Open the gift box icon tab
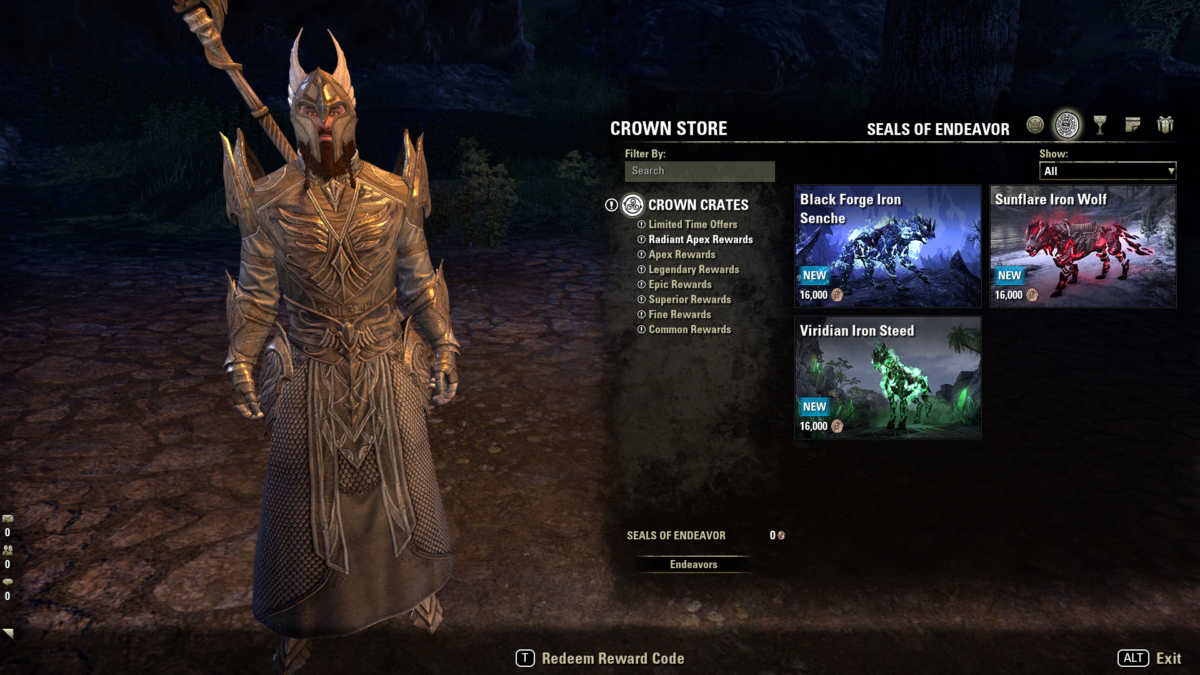Image resolution: width=1200 pixels, height=675 pixels. (1165, 125)
